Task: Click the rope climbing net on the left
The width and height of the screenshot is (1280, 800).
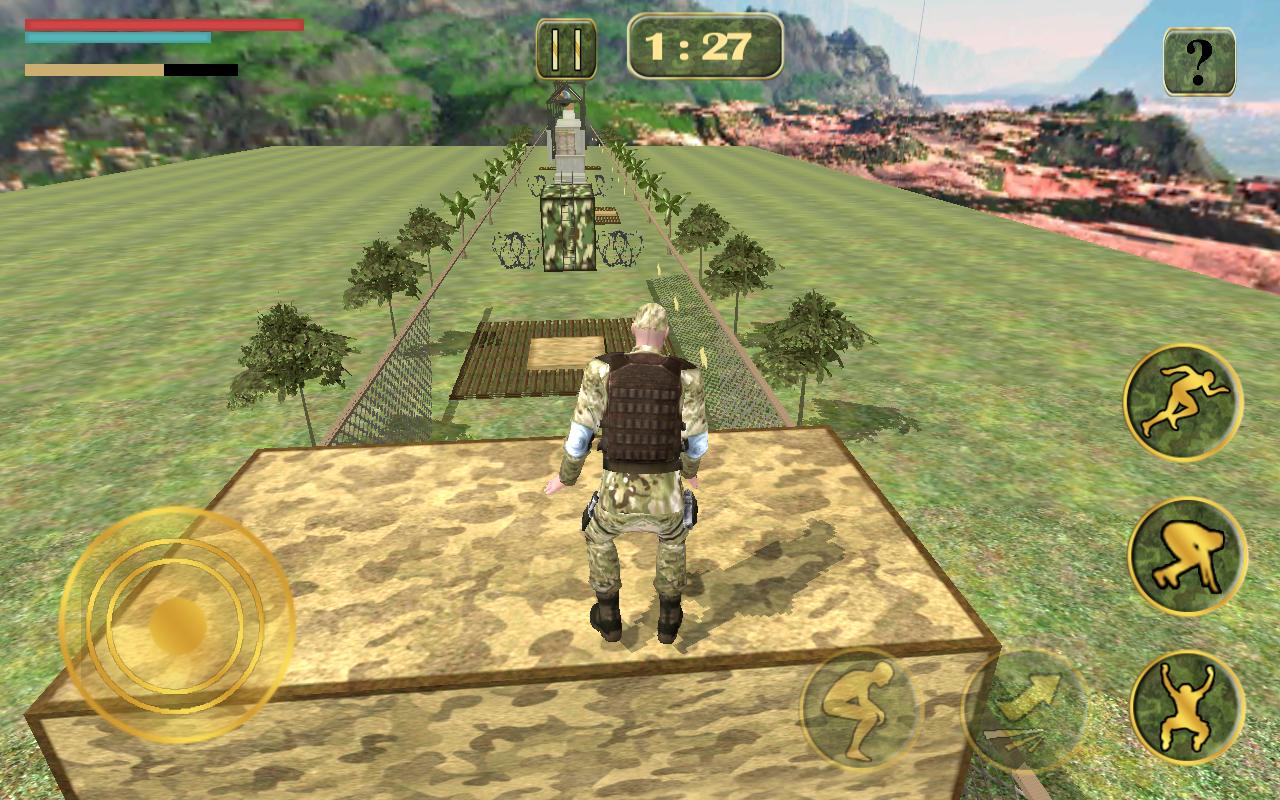Action: 400,375
